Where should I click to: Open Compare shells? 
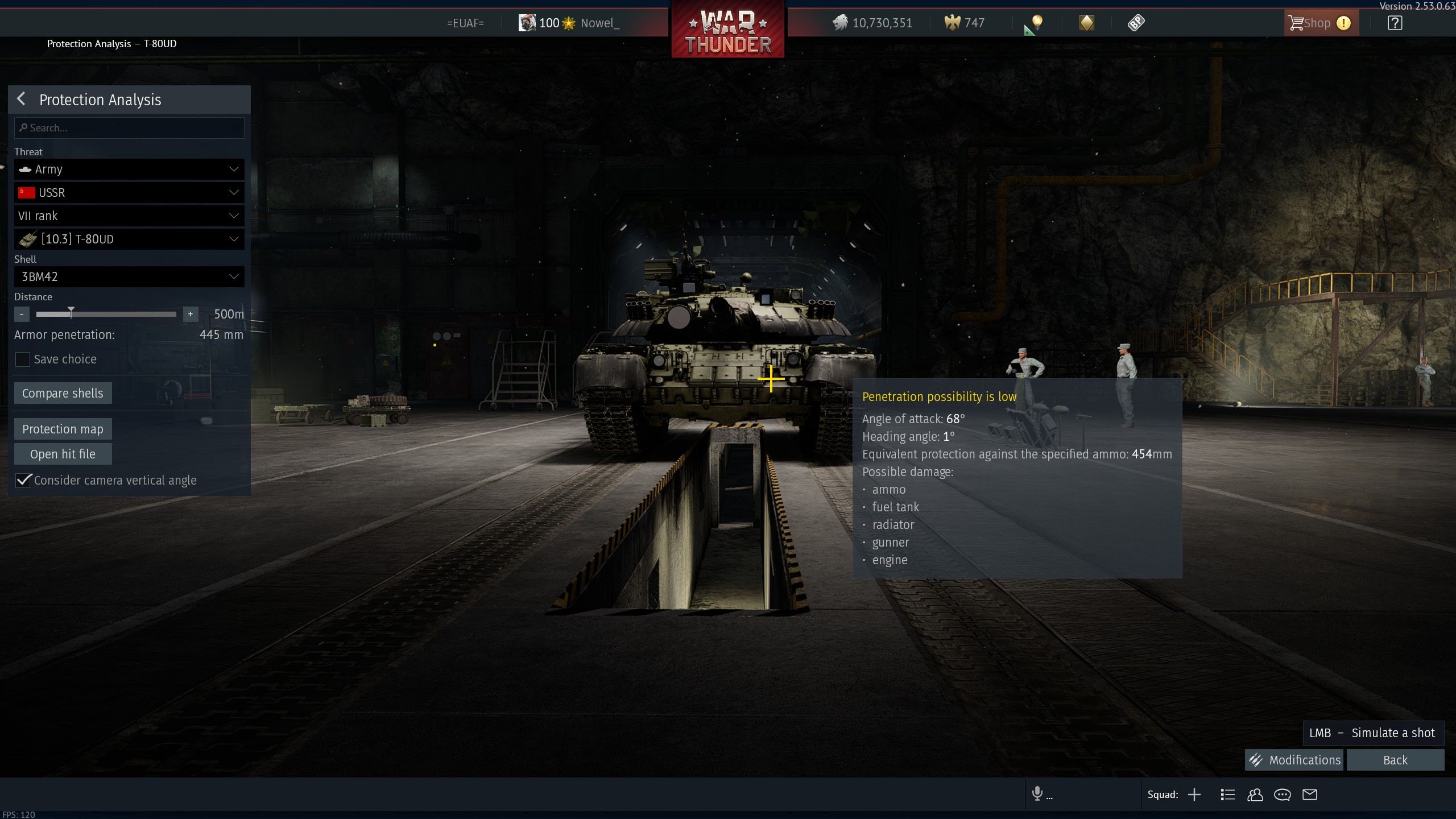click(x=63, y=394)
